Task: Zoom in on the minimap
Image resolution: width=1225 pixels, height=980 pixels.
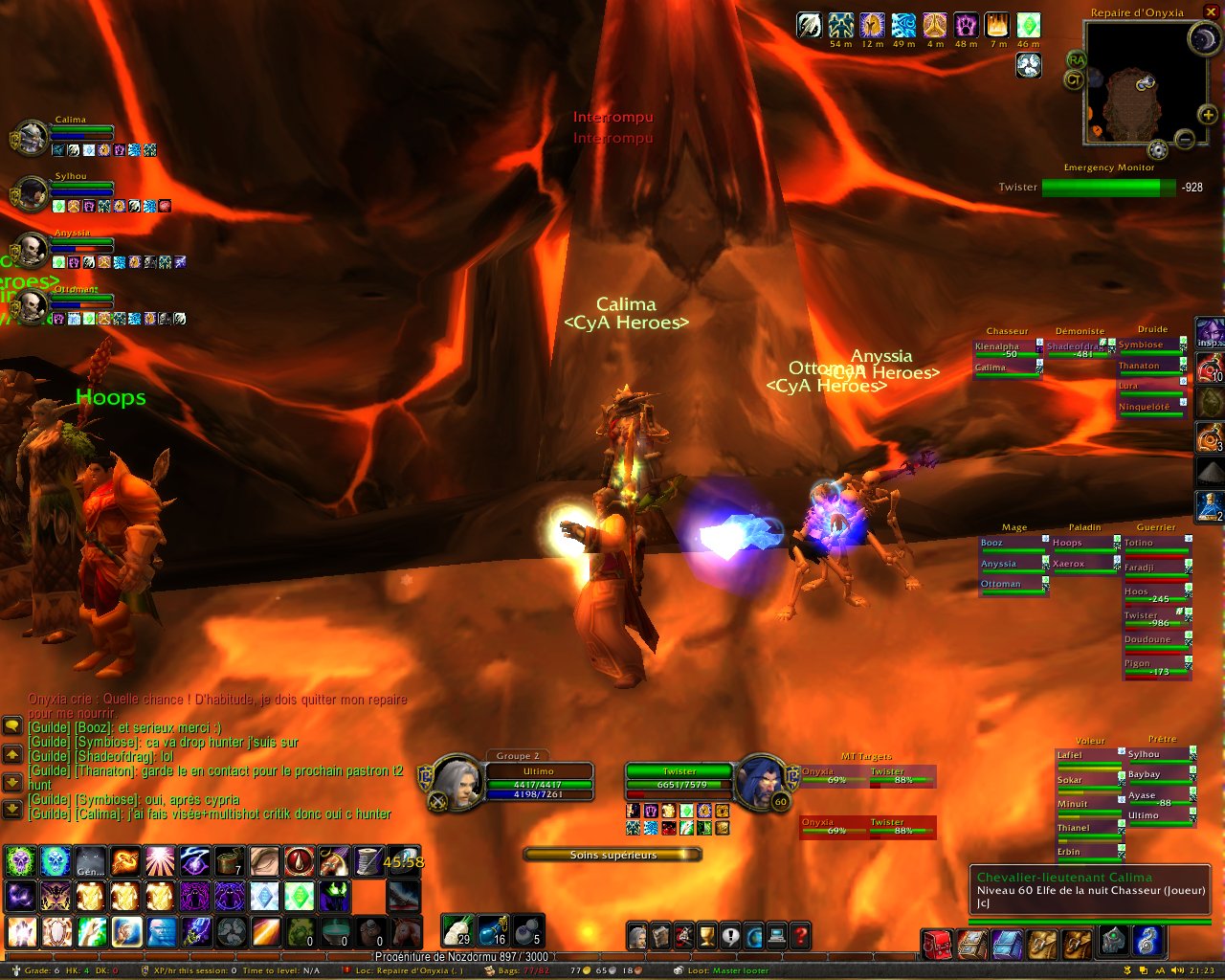Action: [x=1209, y=115]
